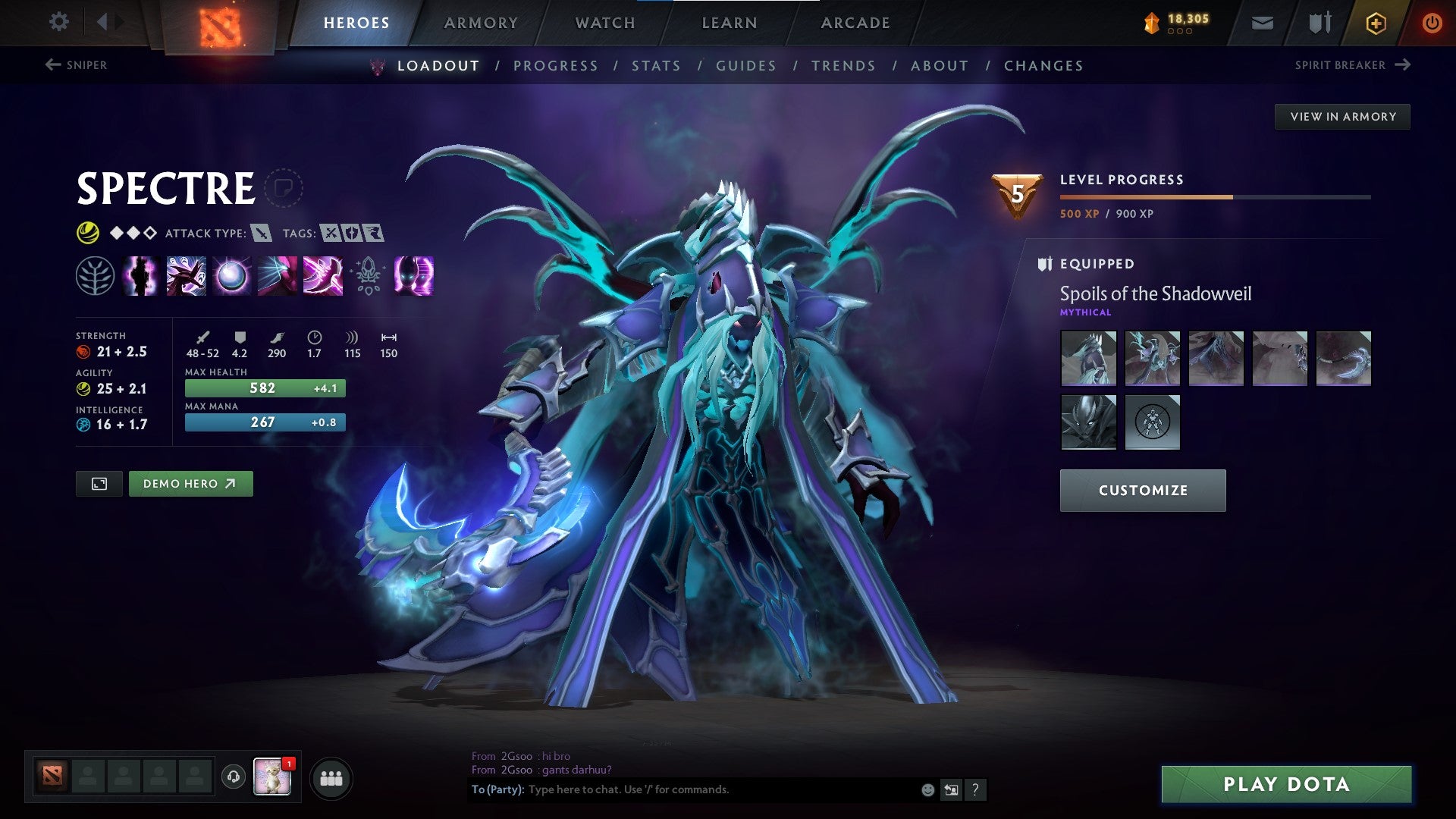Click the Haunt ultimate ability icon
Screen dimensions: 1456x819
point(415,278)
